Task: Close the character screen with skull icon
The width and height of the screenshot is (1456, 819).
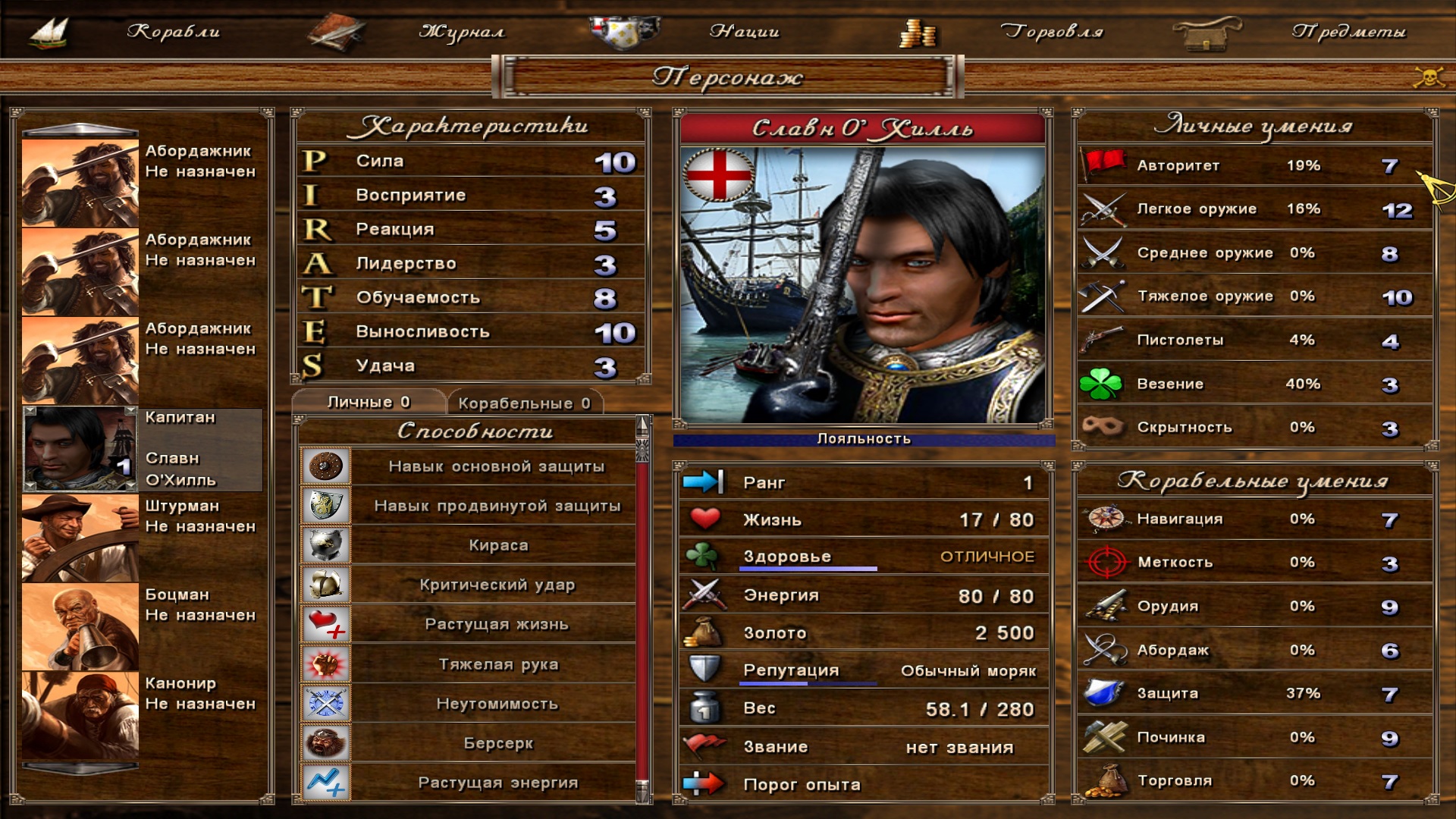Action: click(x=1428, y=77)
